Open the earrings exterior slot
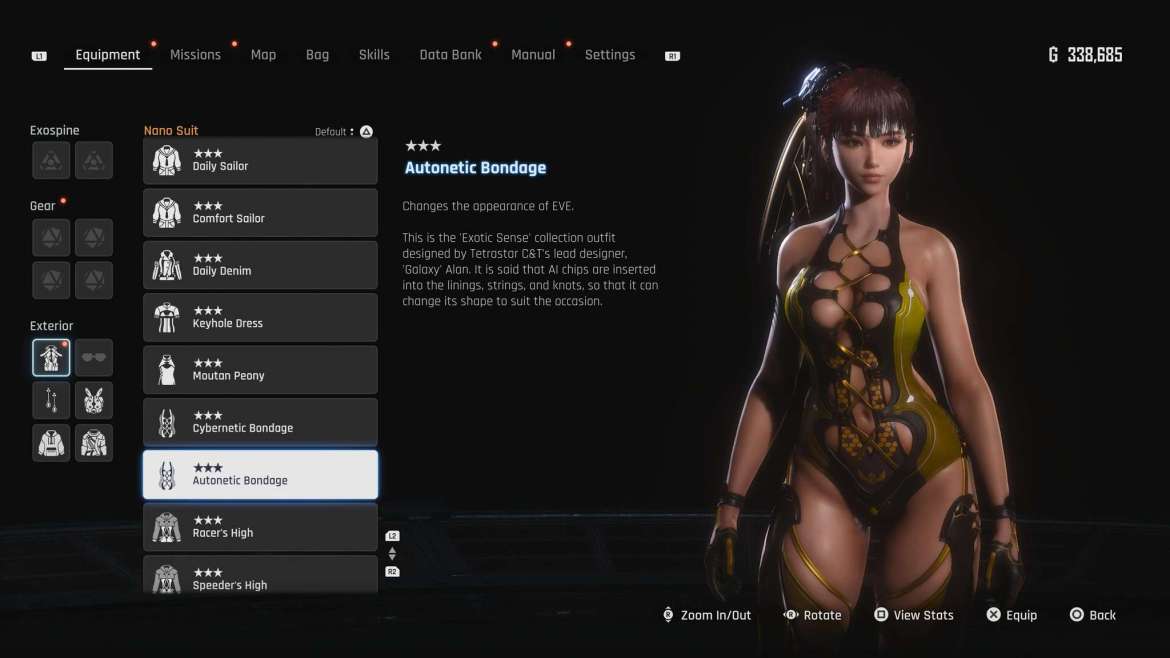The height and width of the screenshot is (658, 1170). (51, 400)
